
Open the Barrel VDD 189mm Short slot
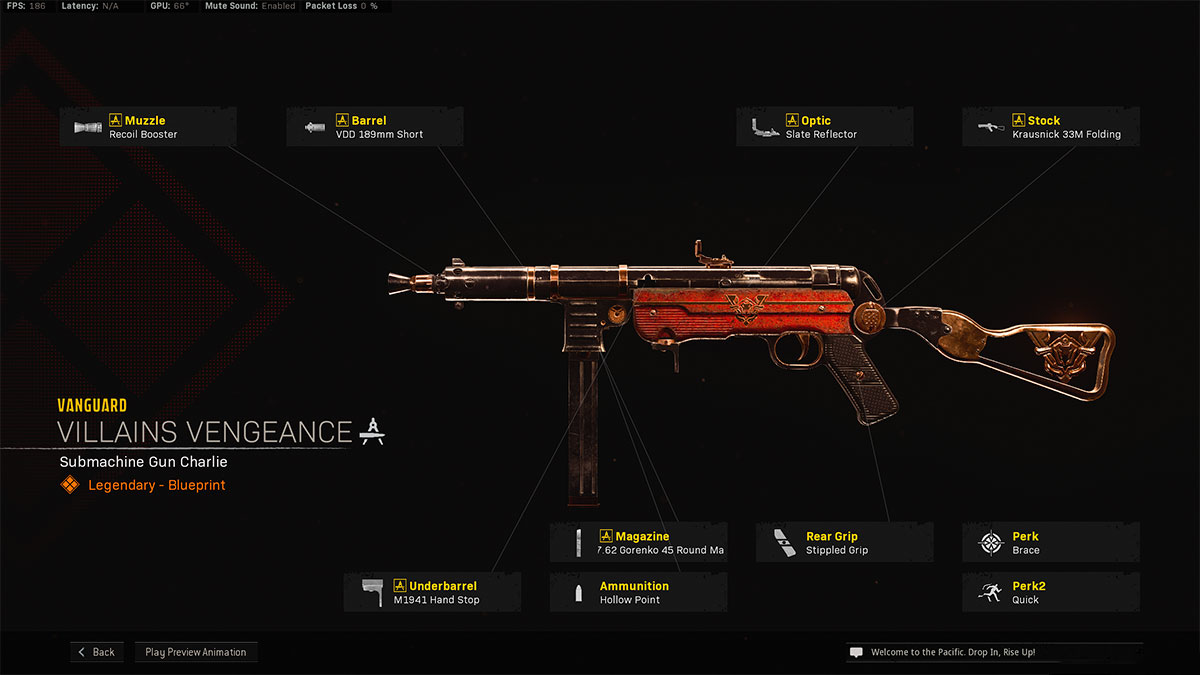click(375, 127)
